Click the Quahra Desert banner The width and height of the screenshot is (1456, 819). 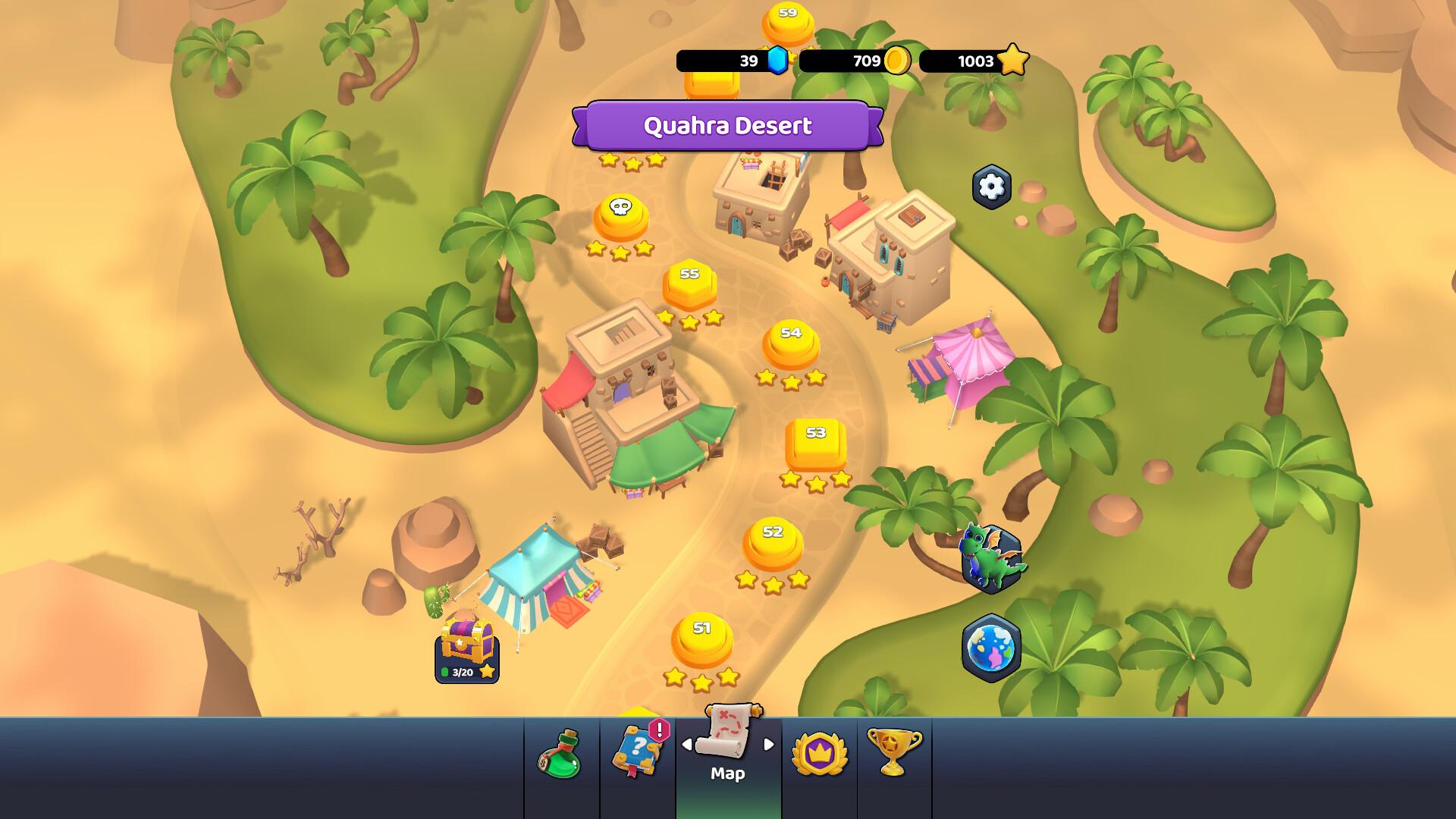pyautogui.click(x=730, y=126)
